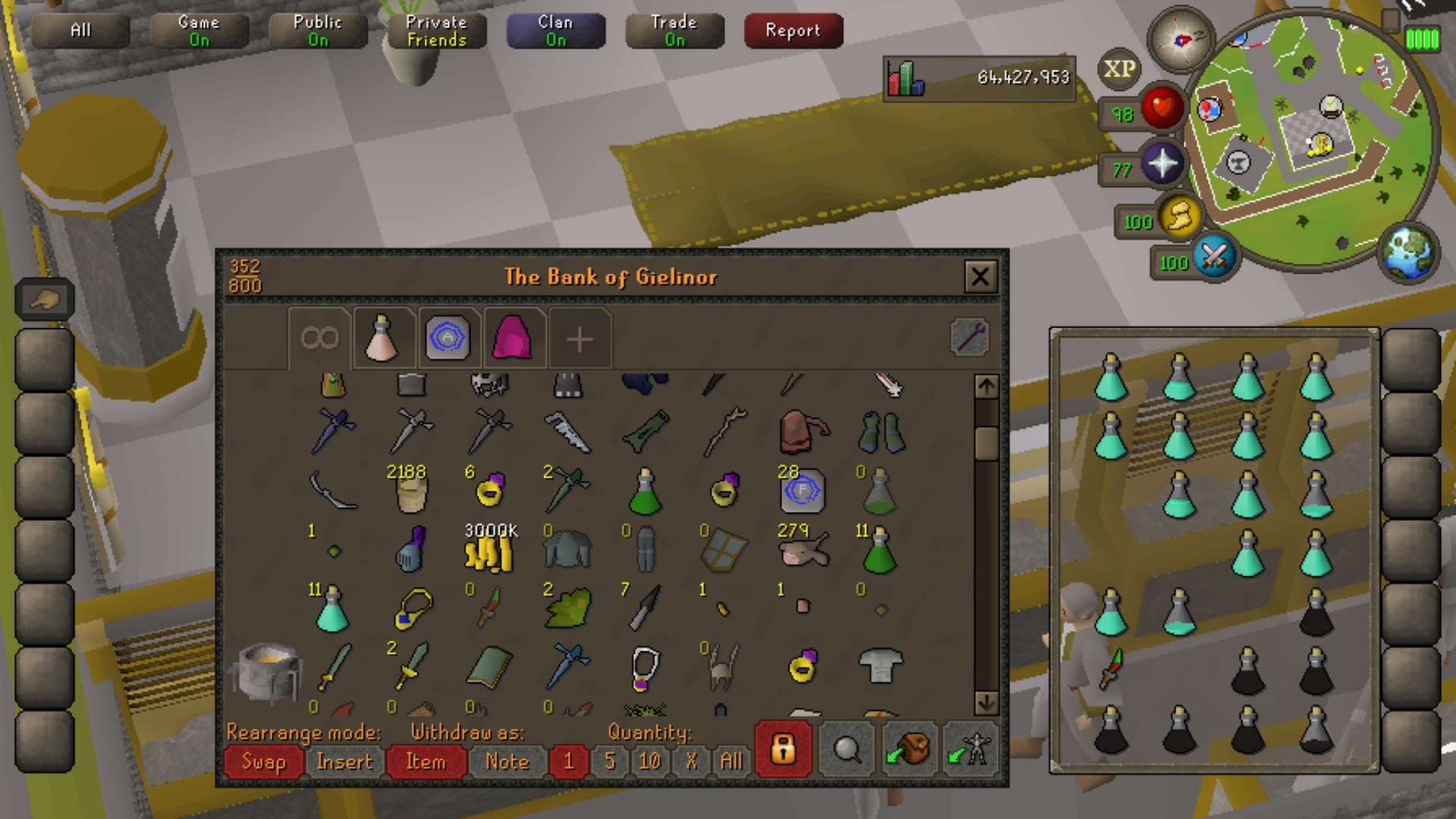Set withdraw quantity to All

[730, 762]
